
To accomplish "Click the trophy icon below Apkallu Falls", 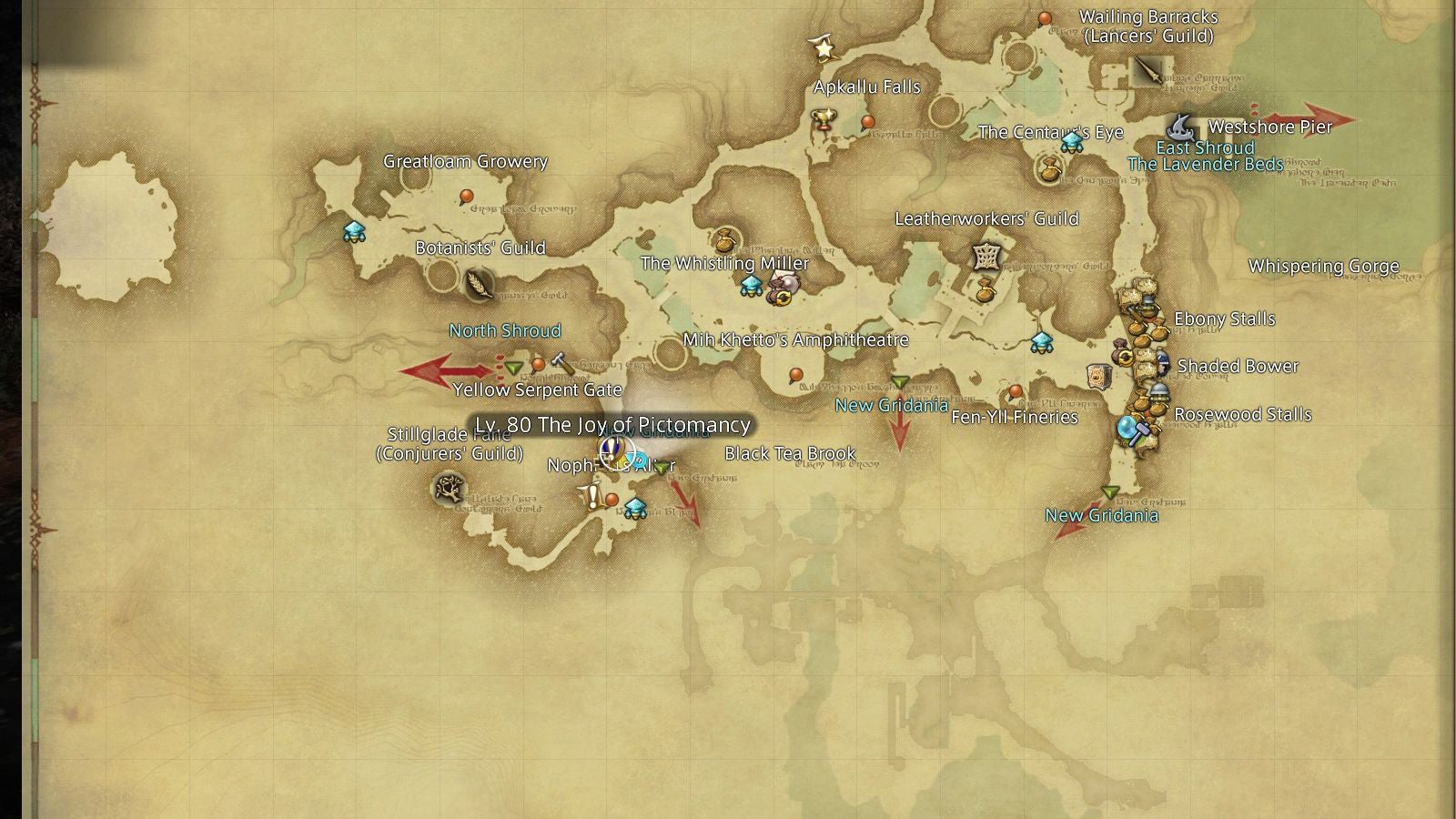I will pyautogui.click(x=822, y=118).
